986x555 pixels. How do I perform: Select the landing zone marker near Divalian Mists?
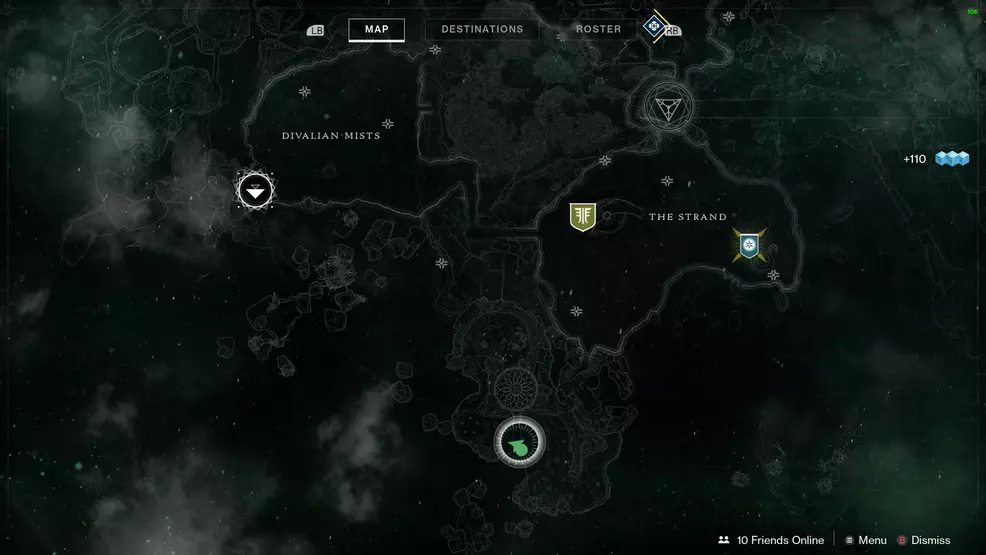click(x=256, y=189)
